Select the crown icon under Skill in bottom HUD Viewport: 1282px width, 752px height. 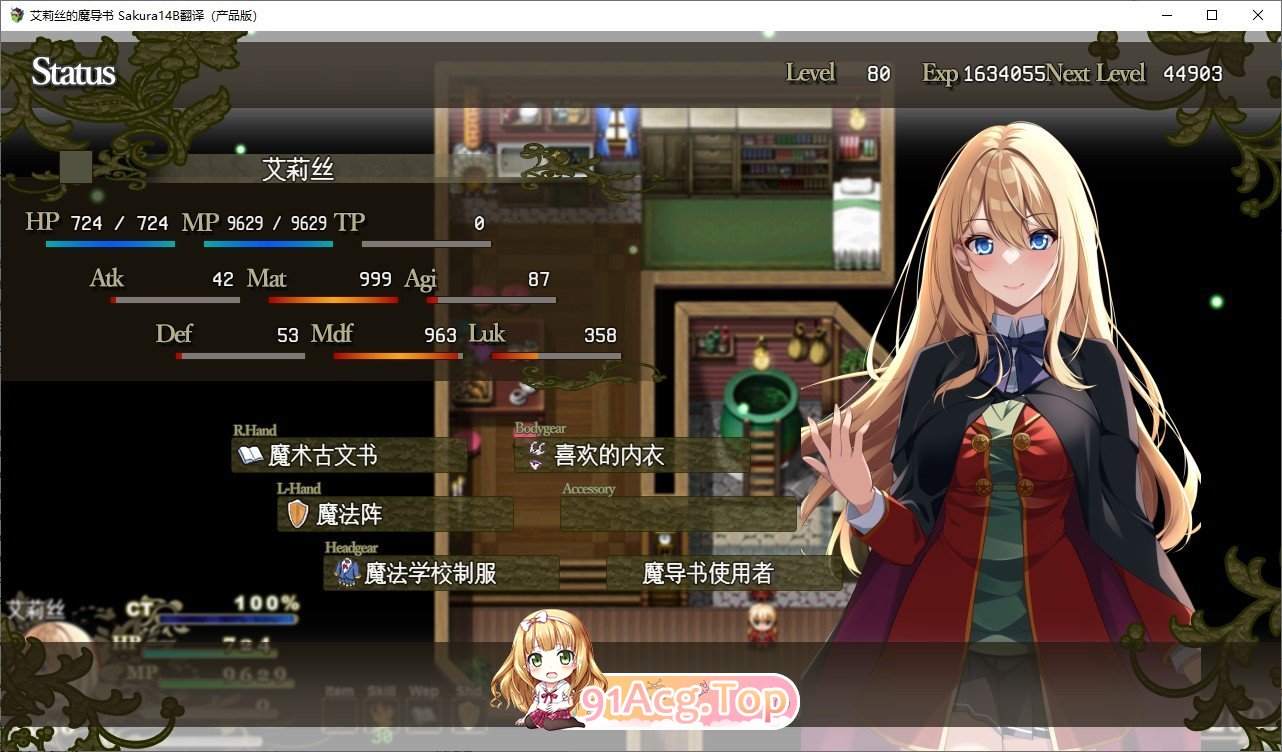380,712
